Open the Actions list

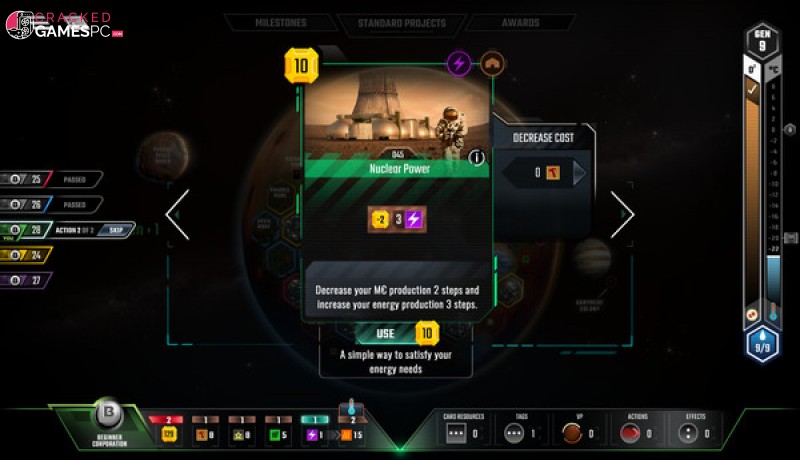point(637,434)
